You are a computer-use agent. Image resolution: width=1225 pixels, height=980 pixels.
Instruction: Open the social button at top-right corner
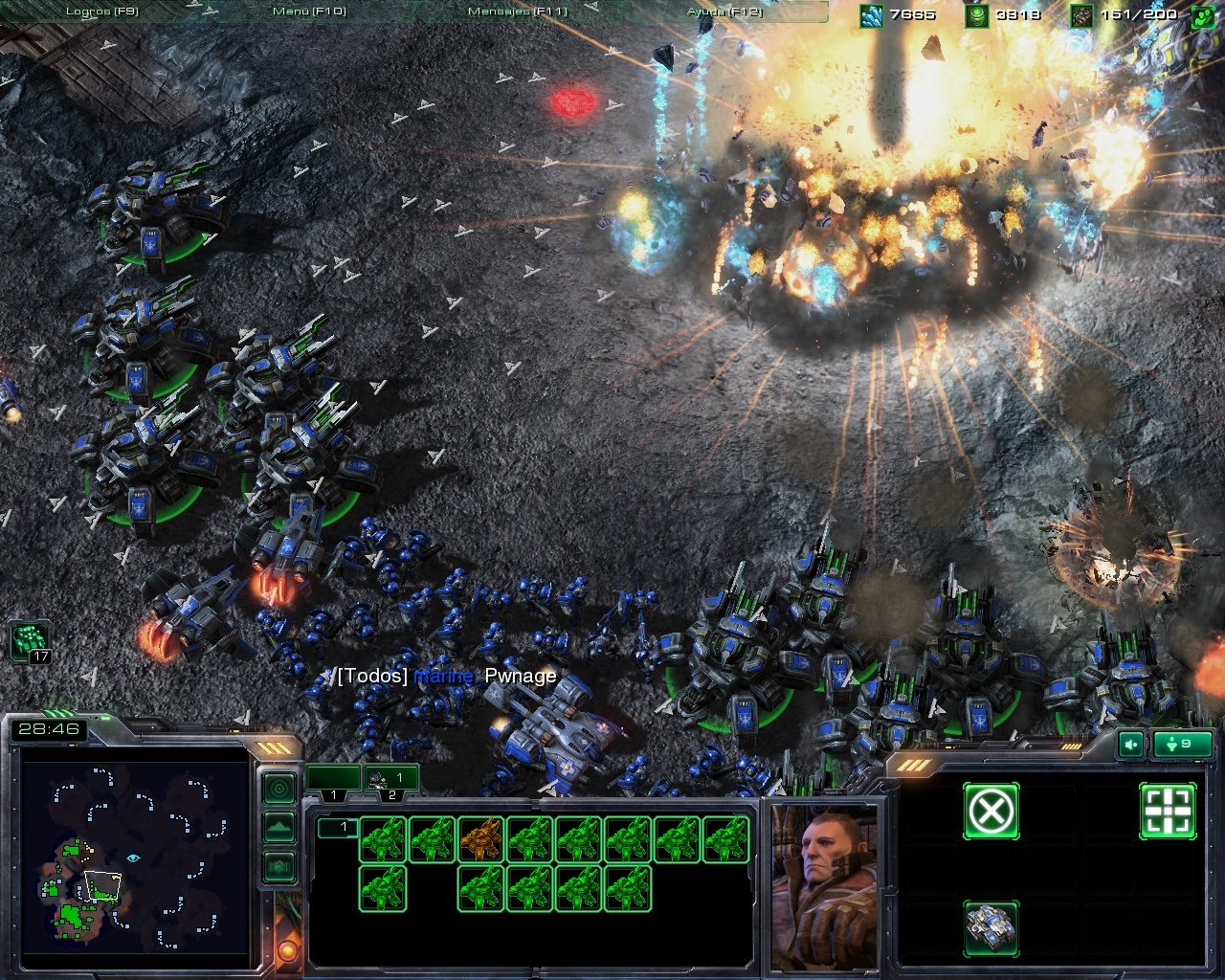(x=1203, y=15)
